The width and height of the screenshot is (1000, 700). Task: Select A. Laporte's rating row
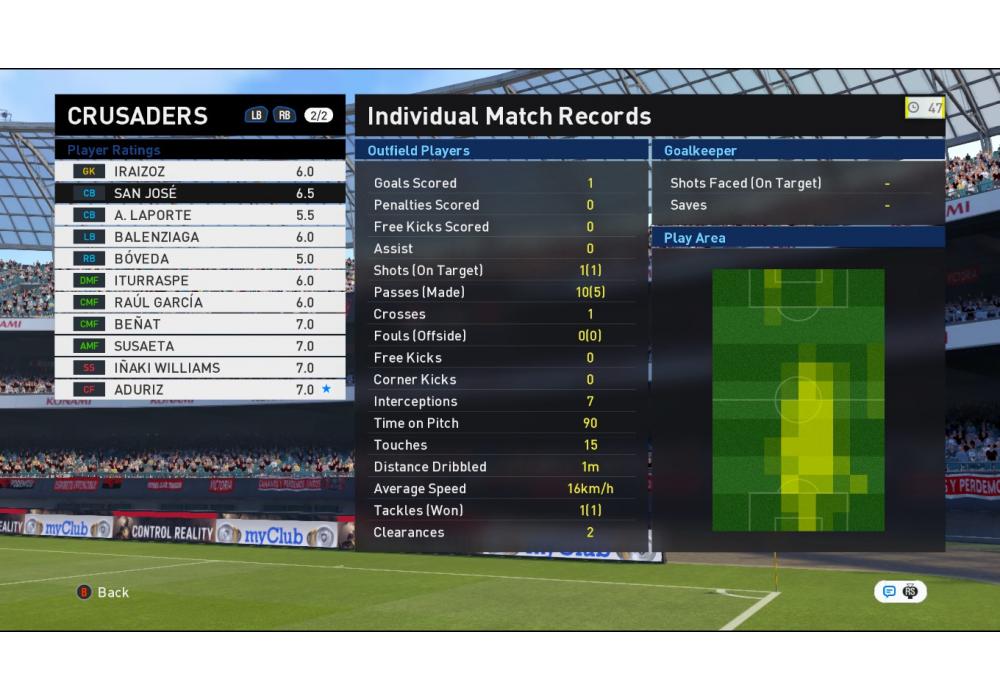click(200, 215)
